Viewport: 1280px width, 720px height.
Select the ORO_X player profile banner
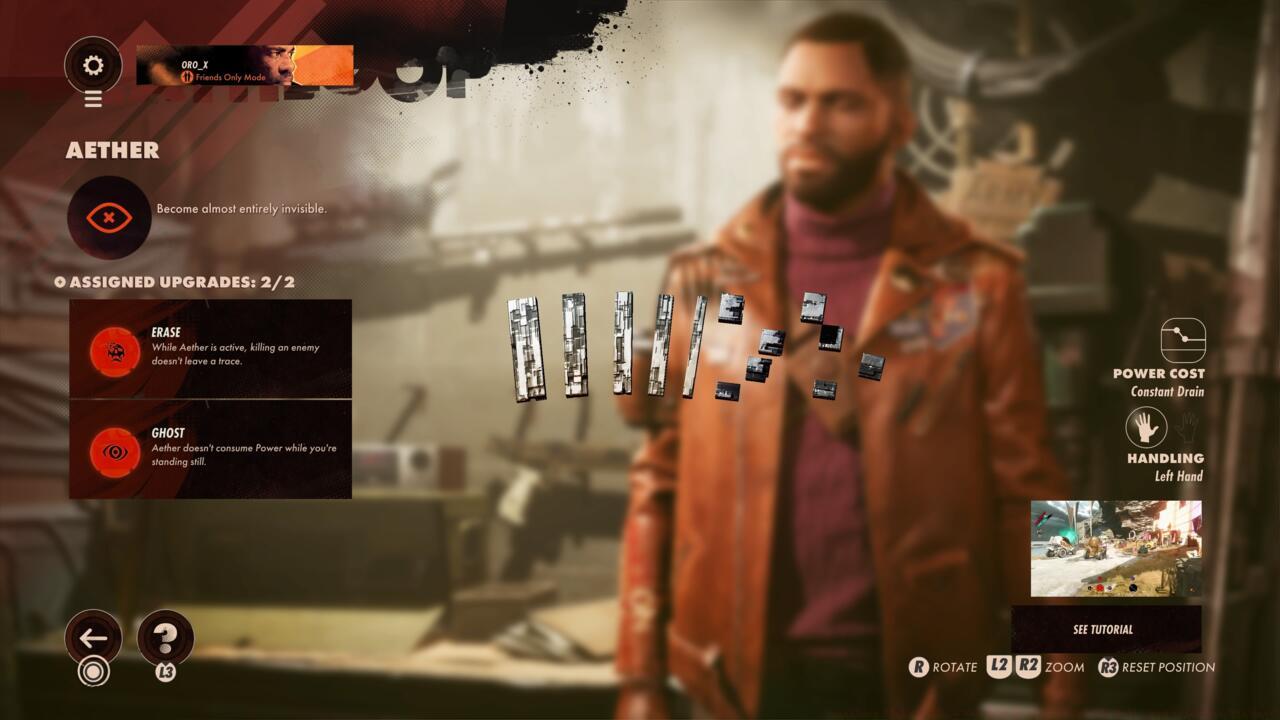245,66
